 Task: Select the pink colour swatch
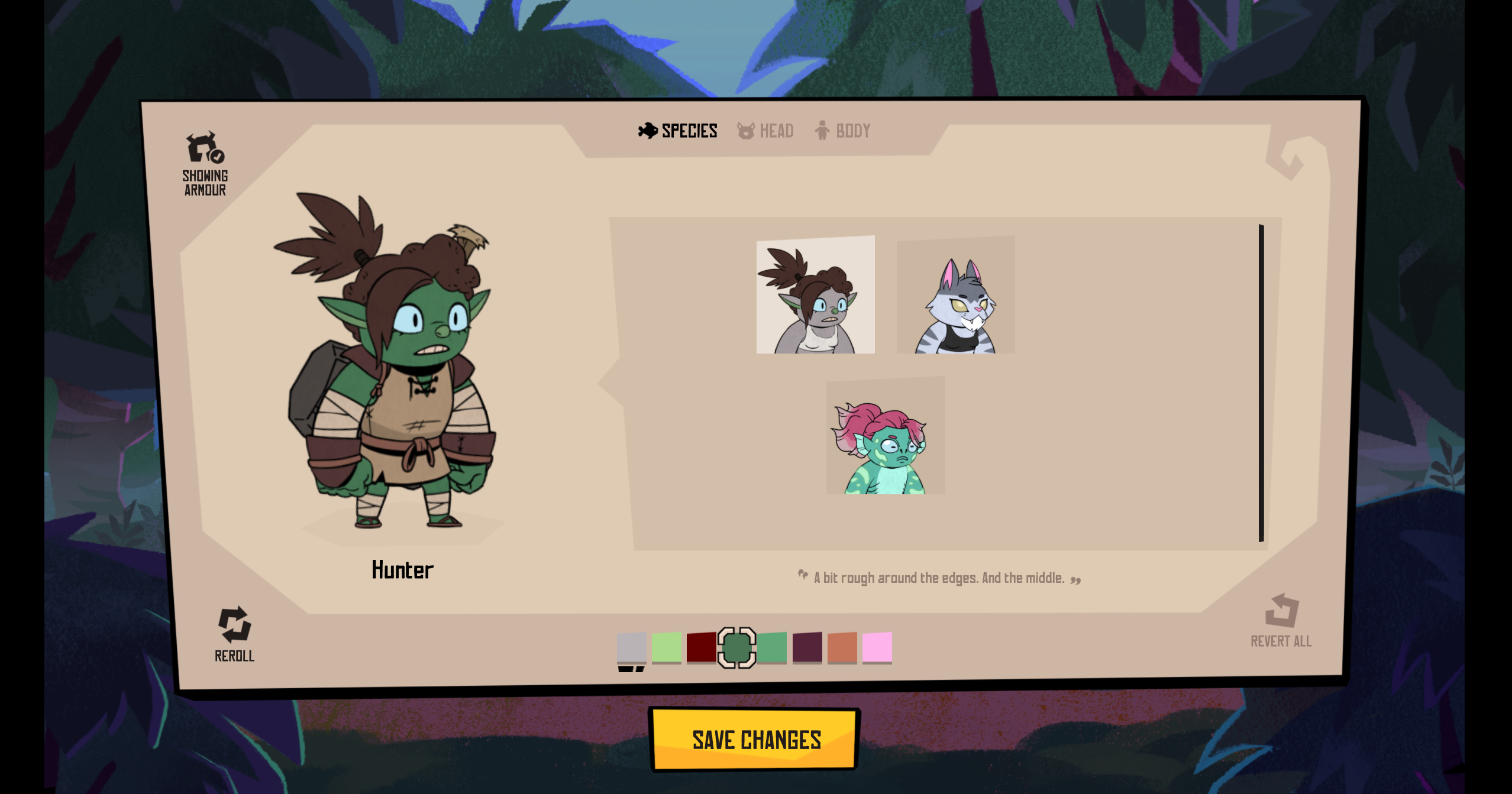[x=877, y=647]
